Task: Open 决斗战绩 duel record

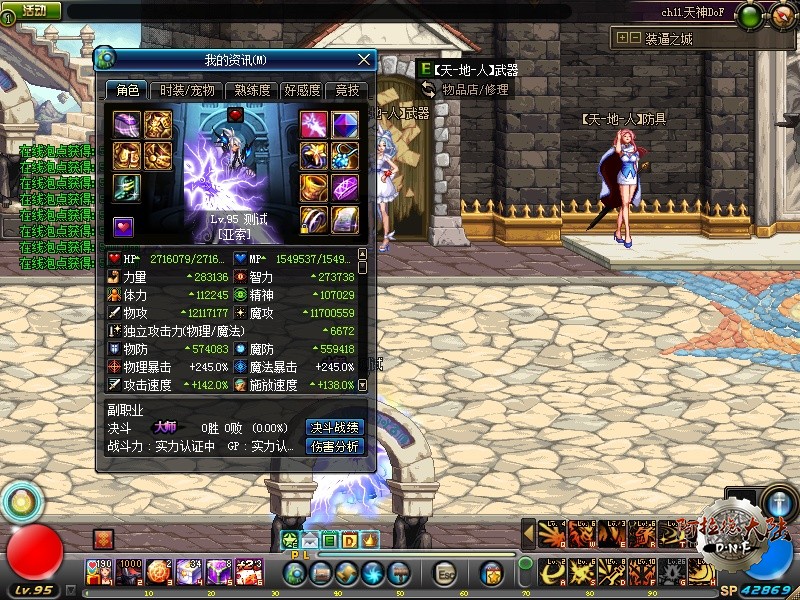Action: (x=335, y=427)
